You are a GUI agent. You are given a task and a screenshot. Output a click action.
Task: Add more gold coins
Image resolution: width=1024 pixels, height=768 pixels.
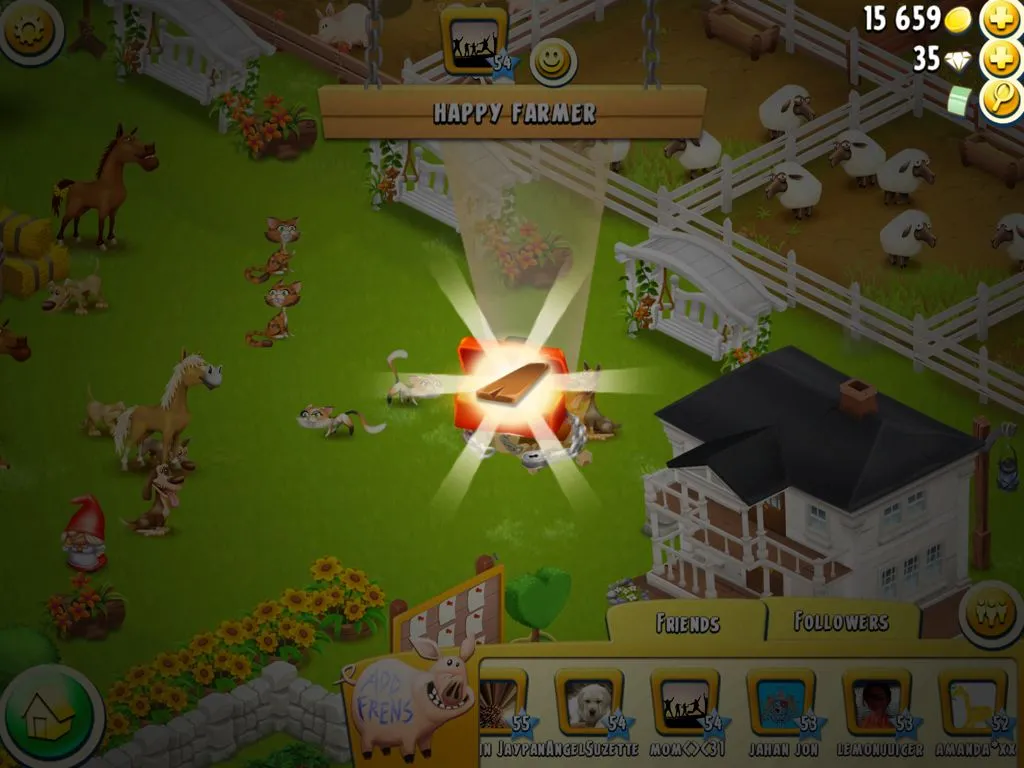click(1000, 20)
